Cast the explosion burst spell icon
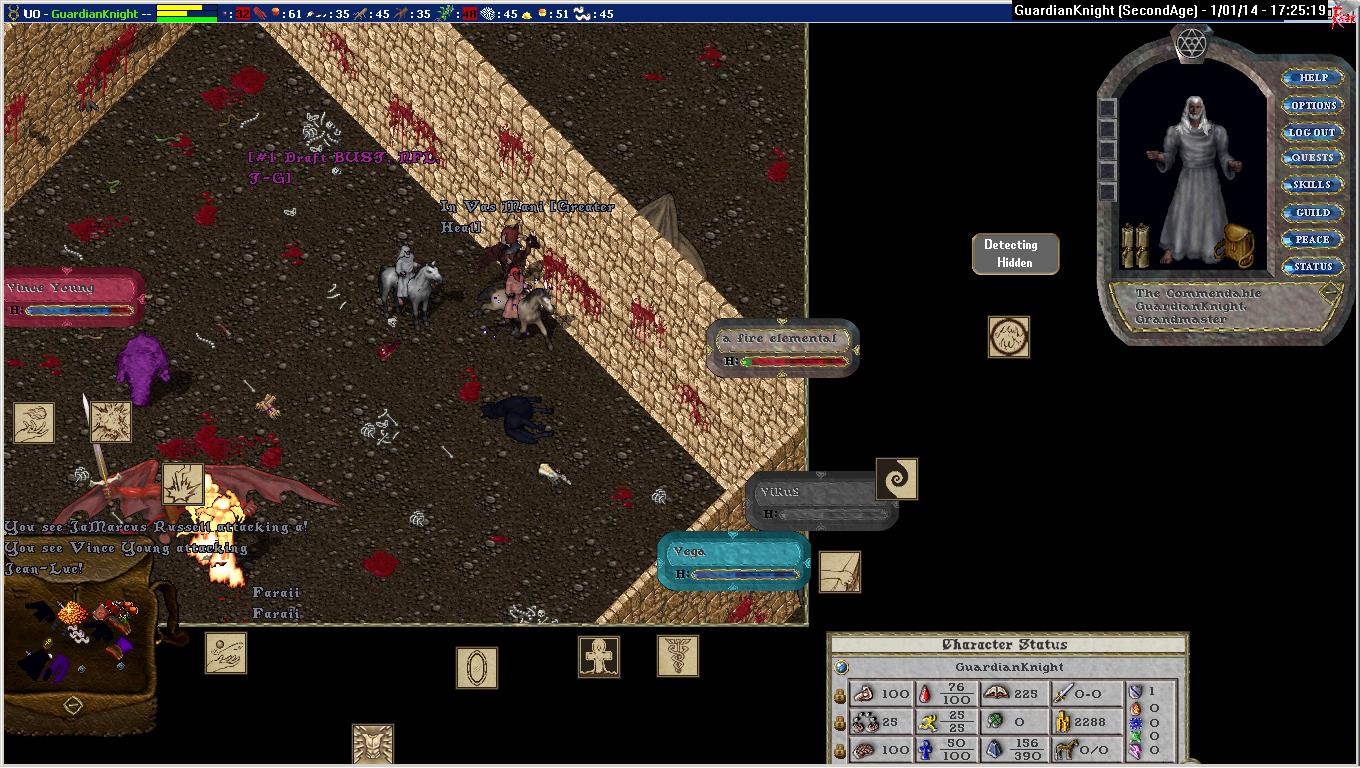1360x768 pixels. 182,484
